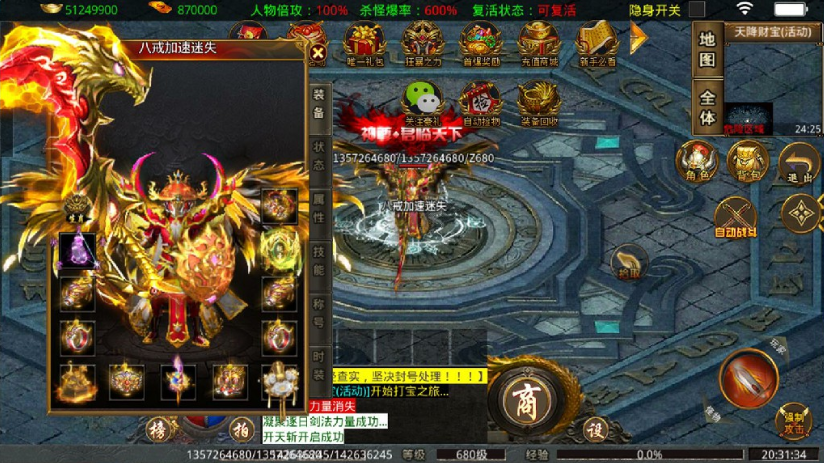Toggle the 隐身开关 stealth checkbox
Image resolution: width=824 pixels, height=463 pixels.
[696, 10]
